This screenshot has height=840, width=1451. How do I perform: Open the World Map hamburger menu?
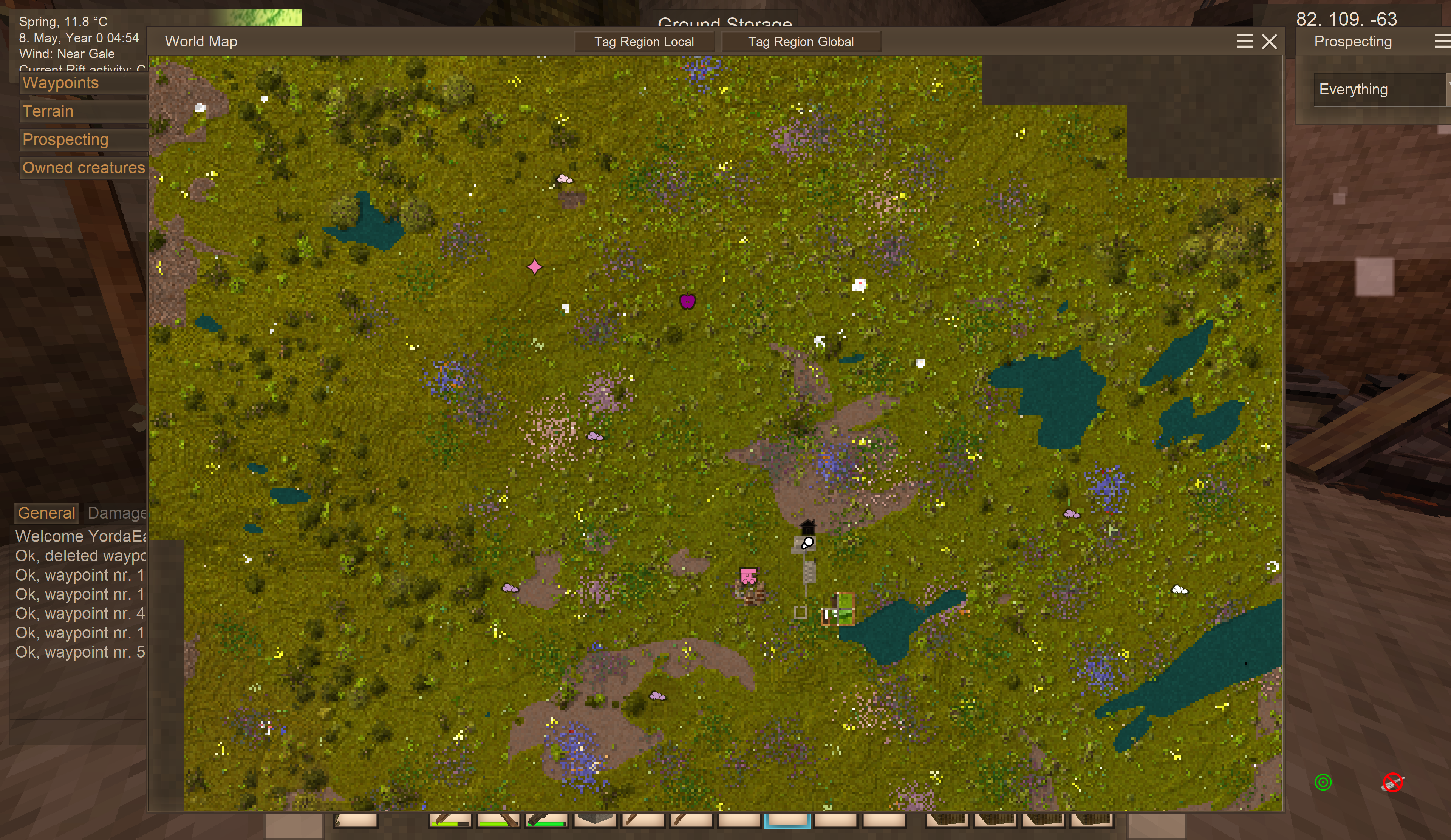[x=1244, y=42]
